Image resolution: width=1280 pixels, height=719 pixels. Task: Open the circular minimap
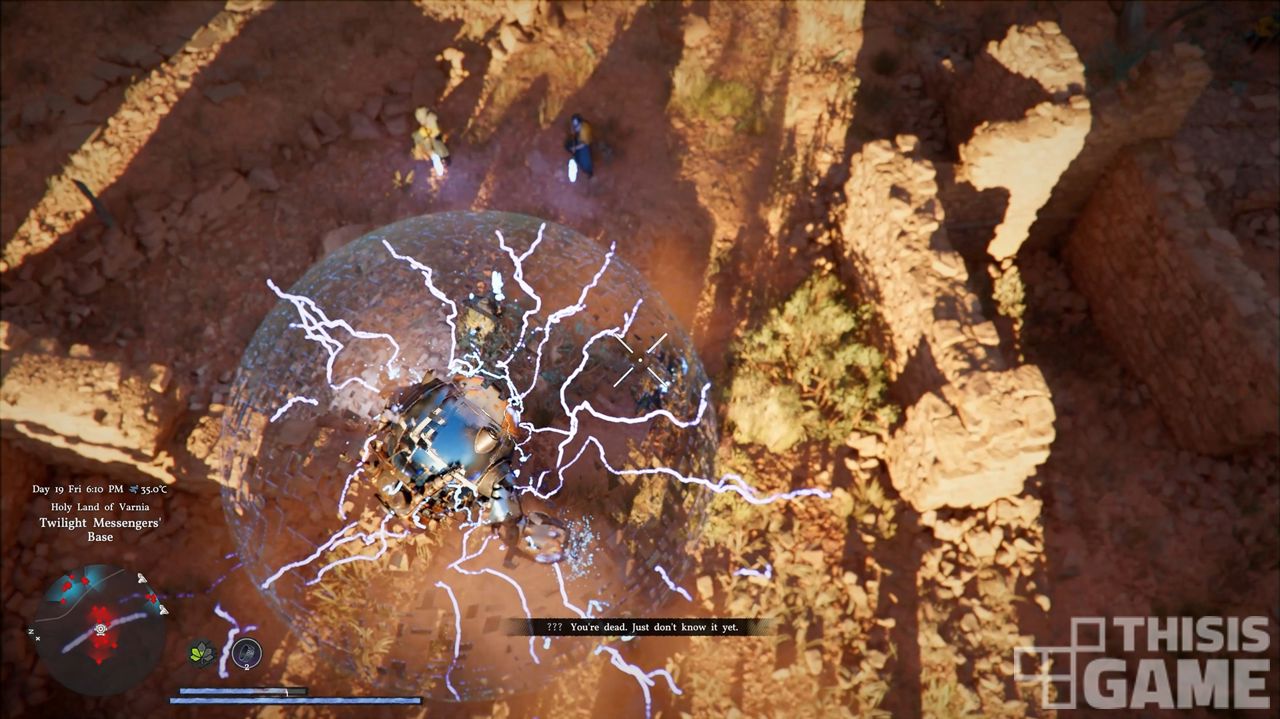pyautogui.click(x=100, y=630)
